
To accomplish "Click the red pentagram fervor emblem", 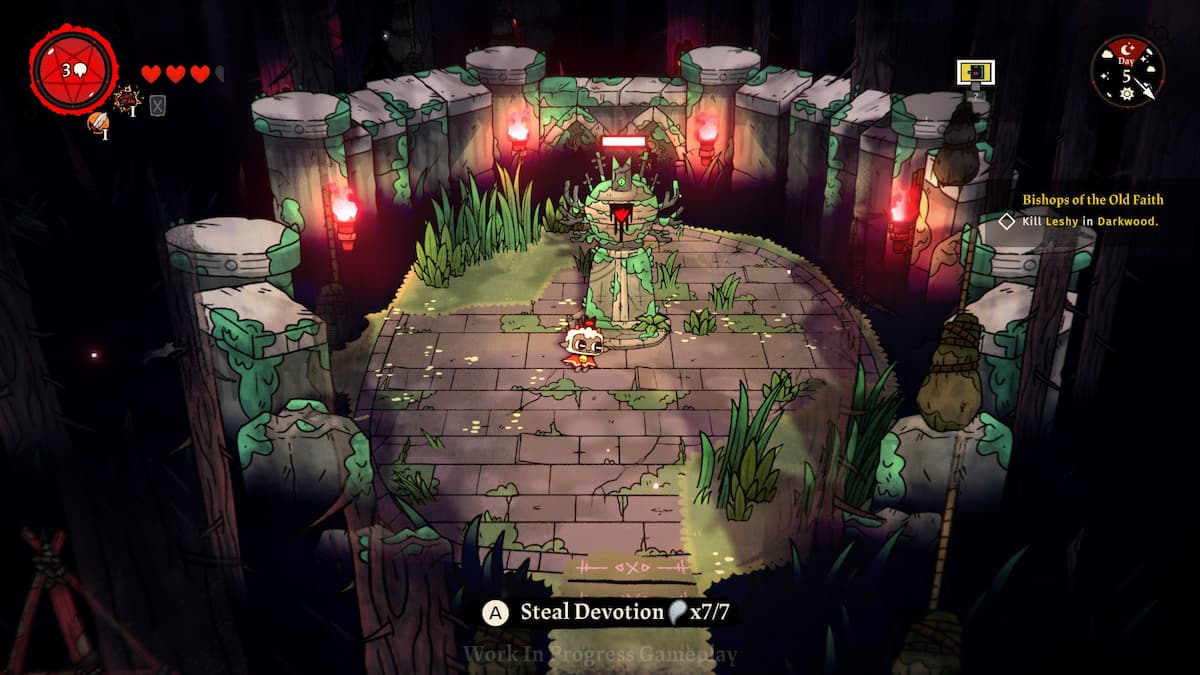I will 73,71.
